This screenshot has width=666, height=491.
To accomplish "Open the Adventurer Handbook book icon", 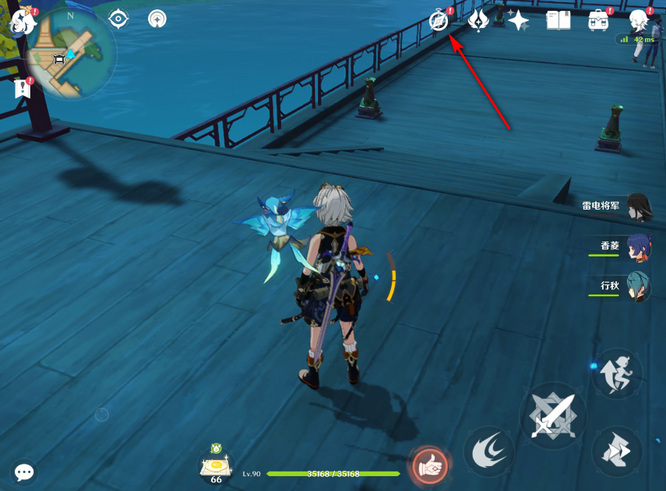I will click(558, 20).
